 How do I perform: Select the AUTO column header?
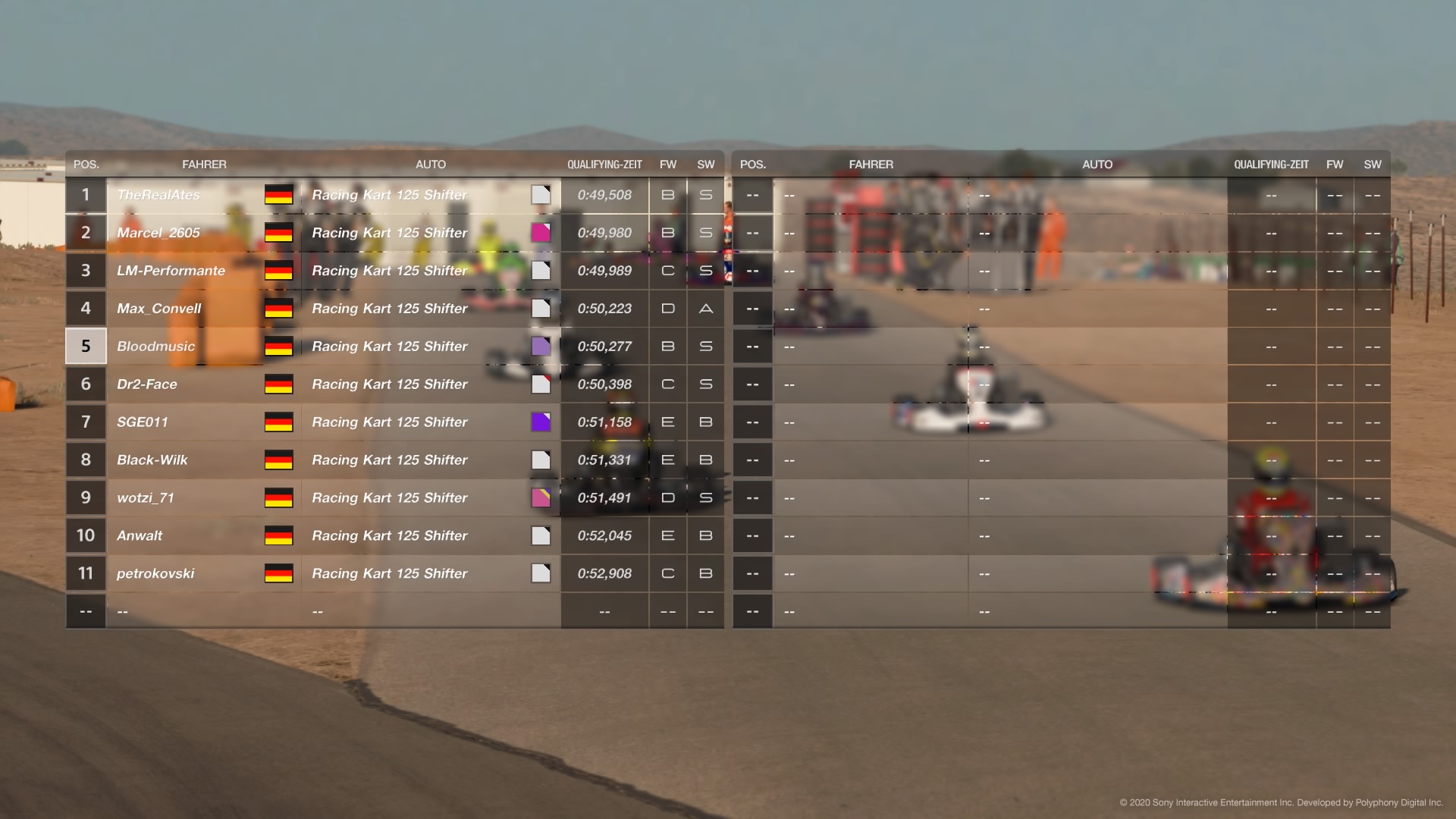431,164
